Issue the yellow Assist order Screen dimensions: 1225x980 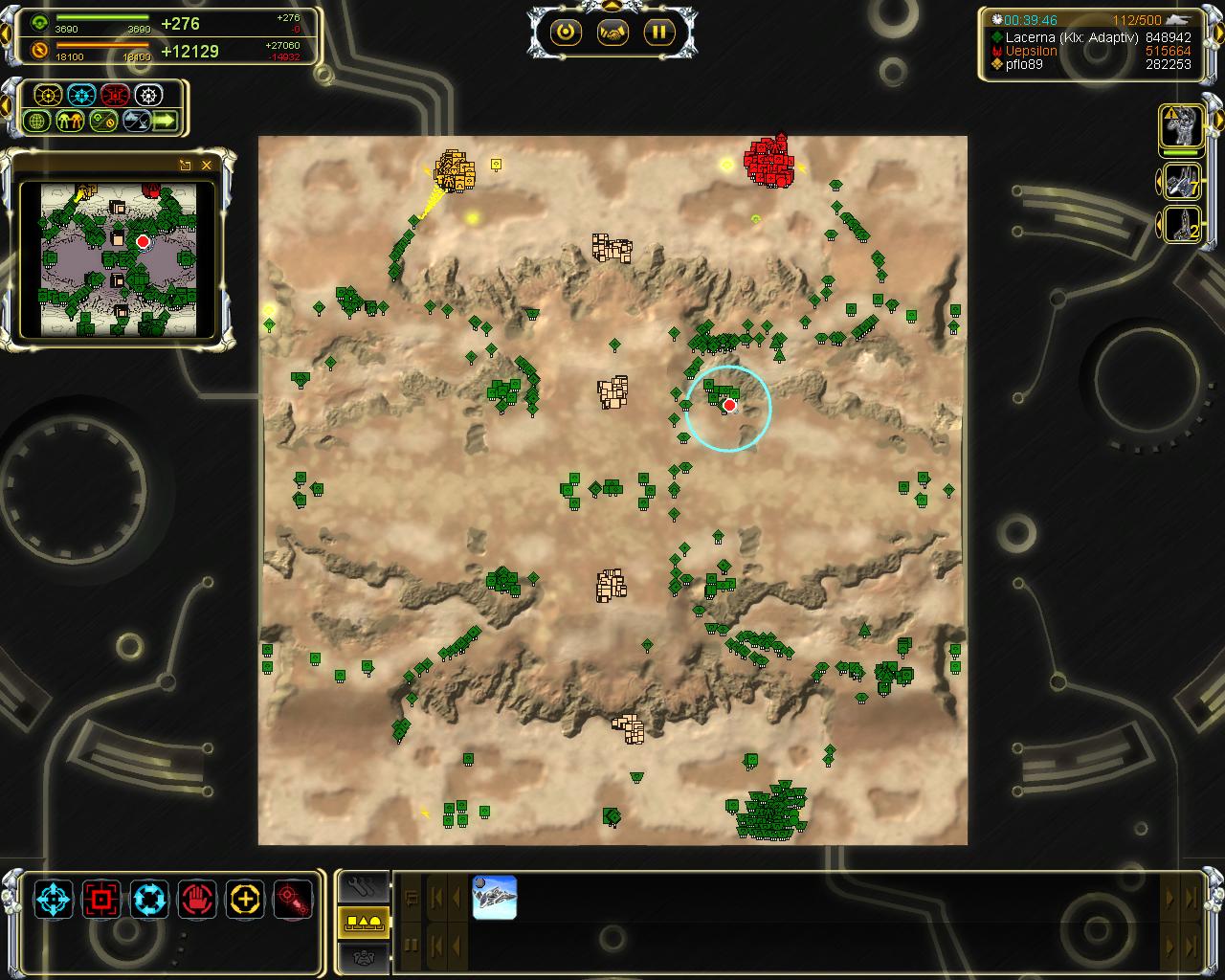(245, 900)
